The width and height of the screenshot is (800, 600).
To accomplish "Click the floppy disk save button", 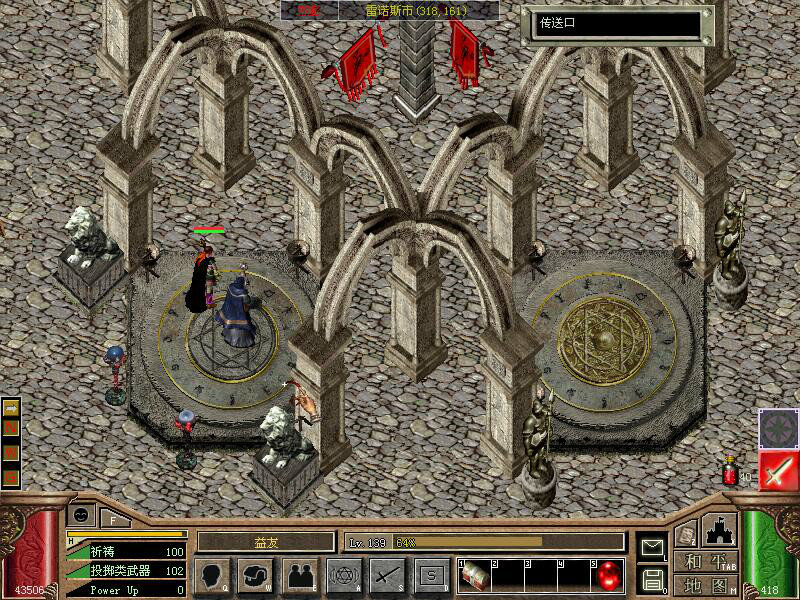I will click(652, 578).
